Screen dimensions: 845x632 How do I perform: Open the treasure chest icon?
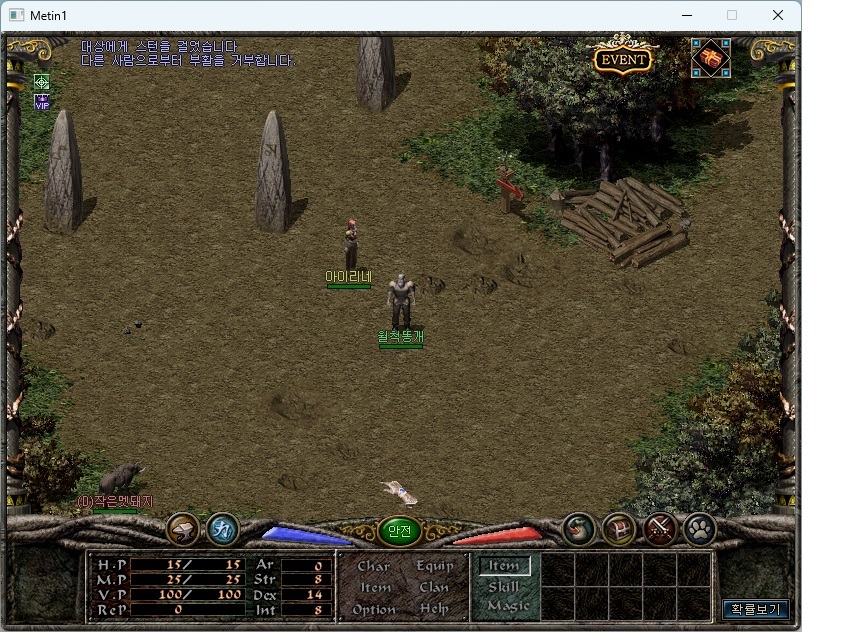tap(619, 528)
